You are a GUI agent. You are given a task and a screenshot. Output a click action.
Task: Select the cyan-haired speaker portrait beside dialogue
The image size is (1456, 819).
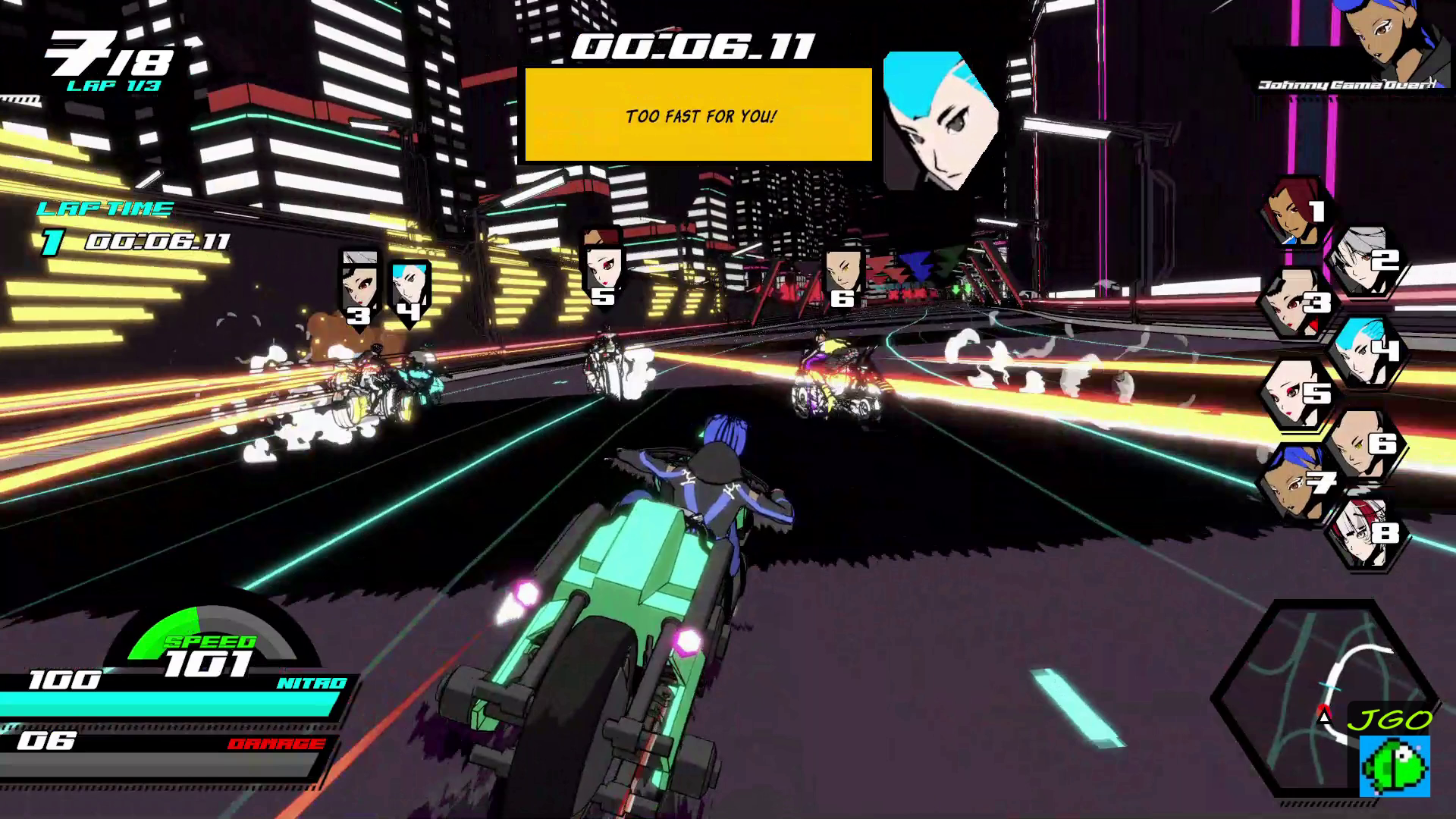940,121
